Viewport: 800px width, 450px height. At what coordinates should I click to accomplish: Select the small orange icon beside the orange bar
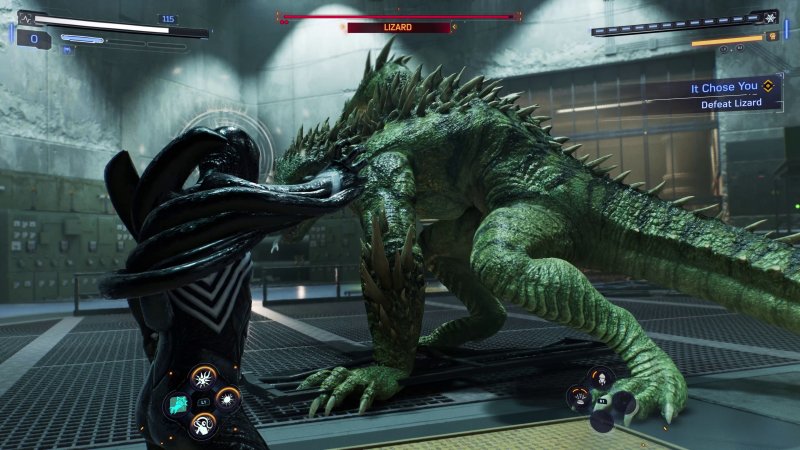(x=771, y=36)
